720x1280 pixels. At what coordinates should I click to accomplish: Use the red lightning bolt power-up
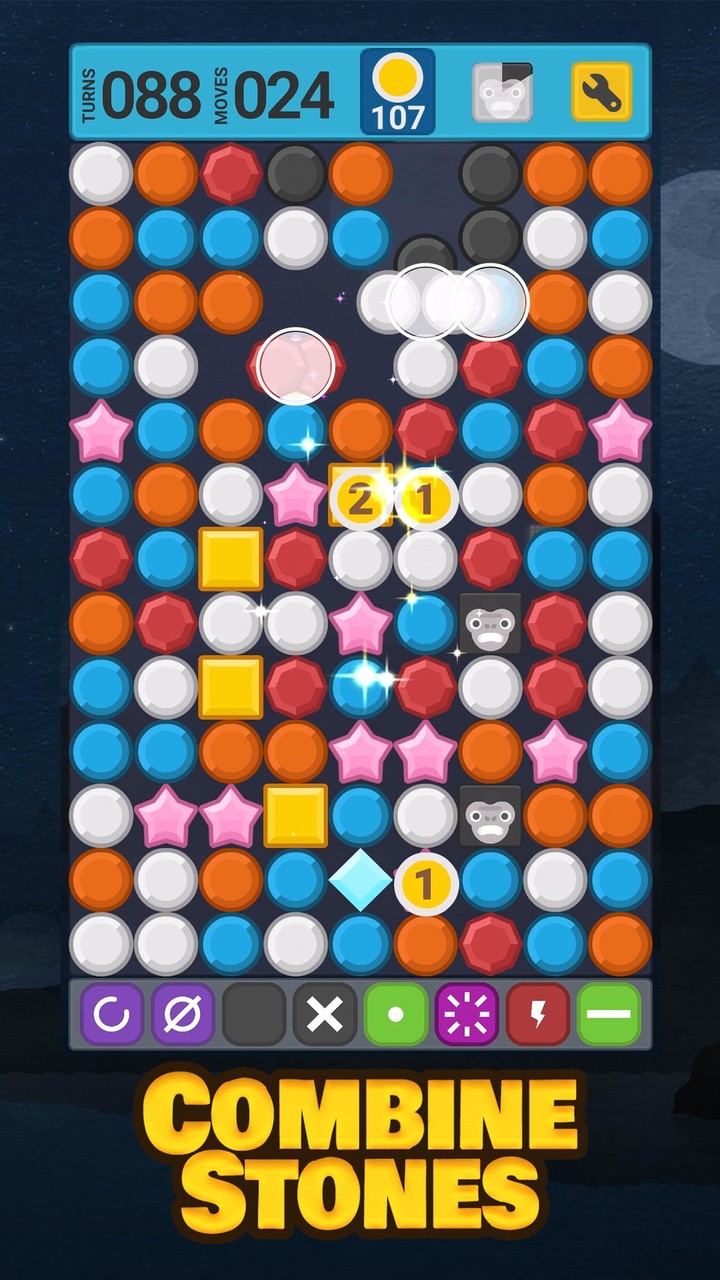(538, 1015)
